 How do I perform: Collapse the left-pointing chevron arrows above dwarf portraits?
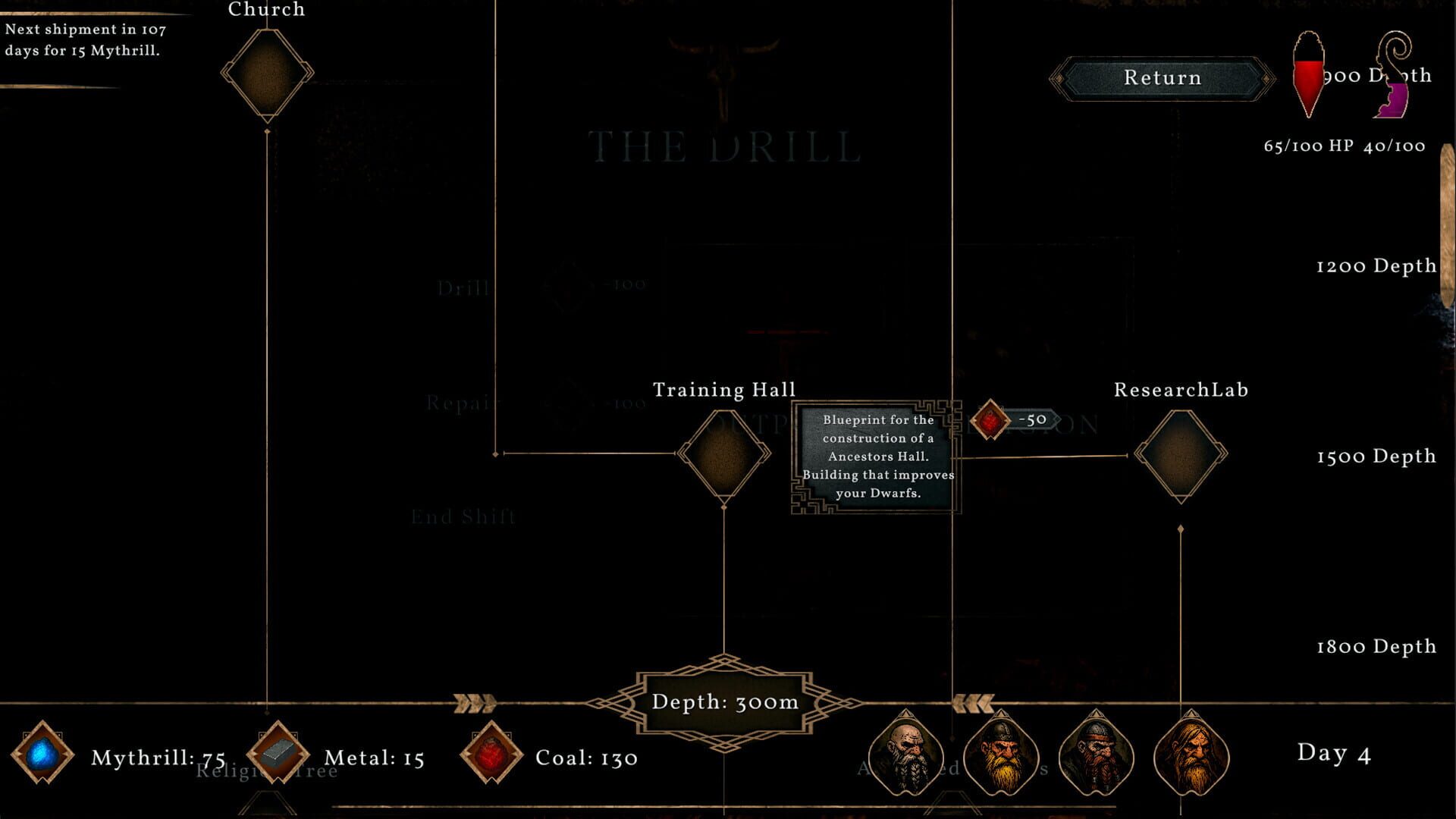[x=973, y=702]
